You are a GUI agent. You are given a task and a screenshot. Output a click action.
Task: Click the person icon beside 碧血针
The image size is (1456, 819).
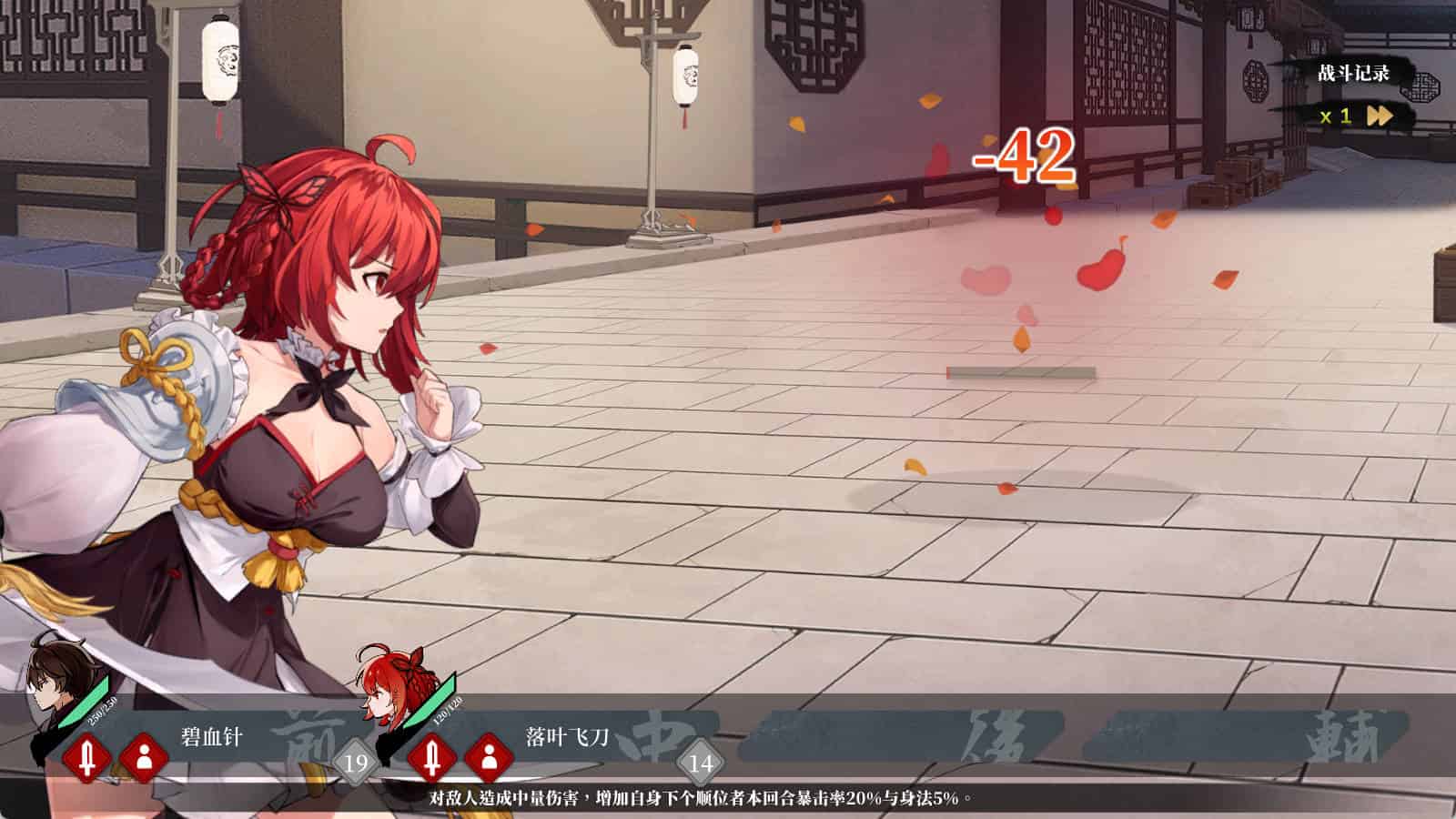tap(144, 757)
